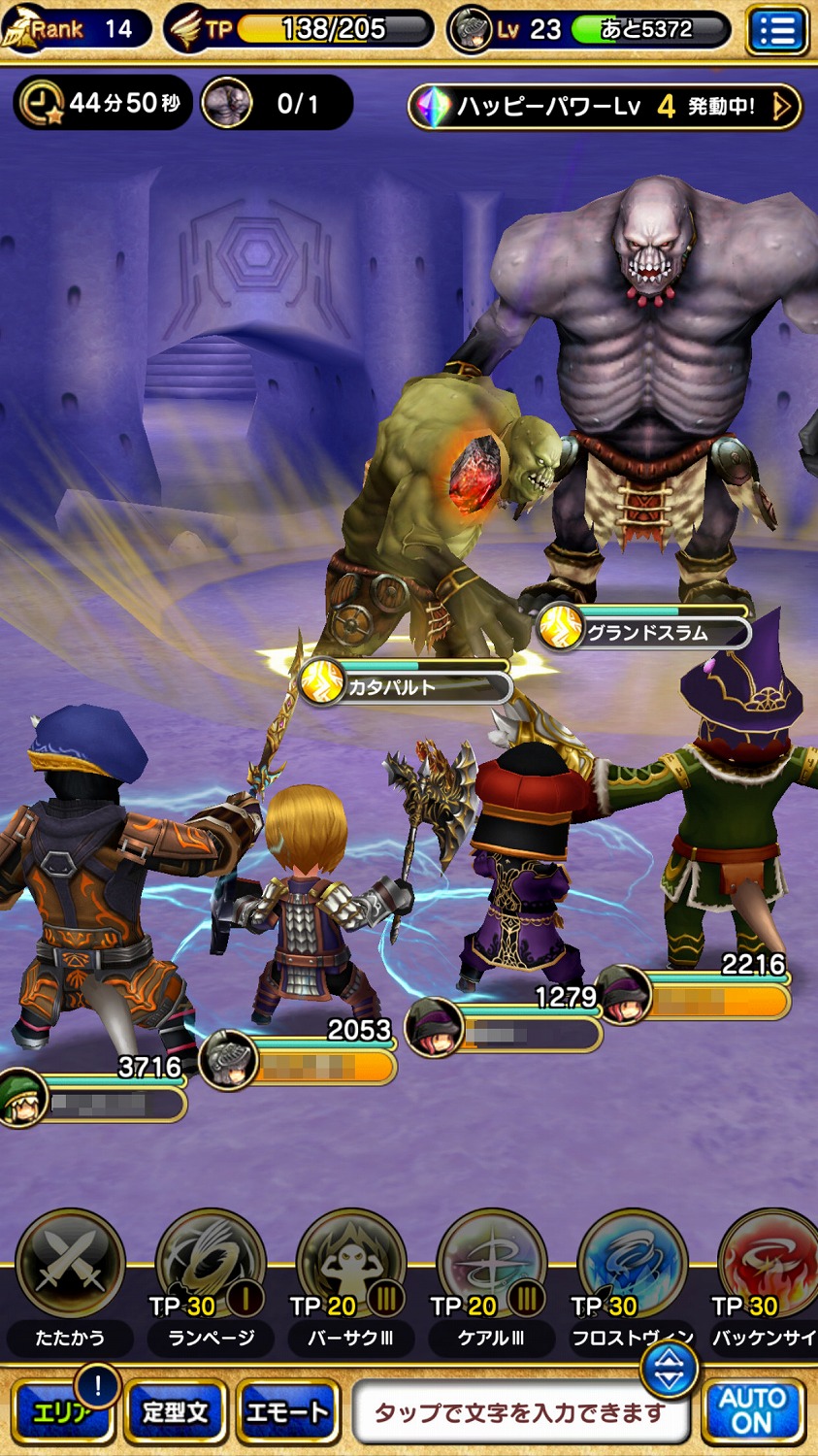Open the エリア chat button
Image resolution: width=818 pixels, height=1456 pixels.
pyautogui.click(x=62, y=1412)
